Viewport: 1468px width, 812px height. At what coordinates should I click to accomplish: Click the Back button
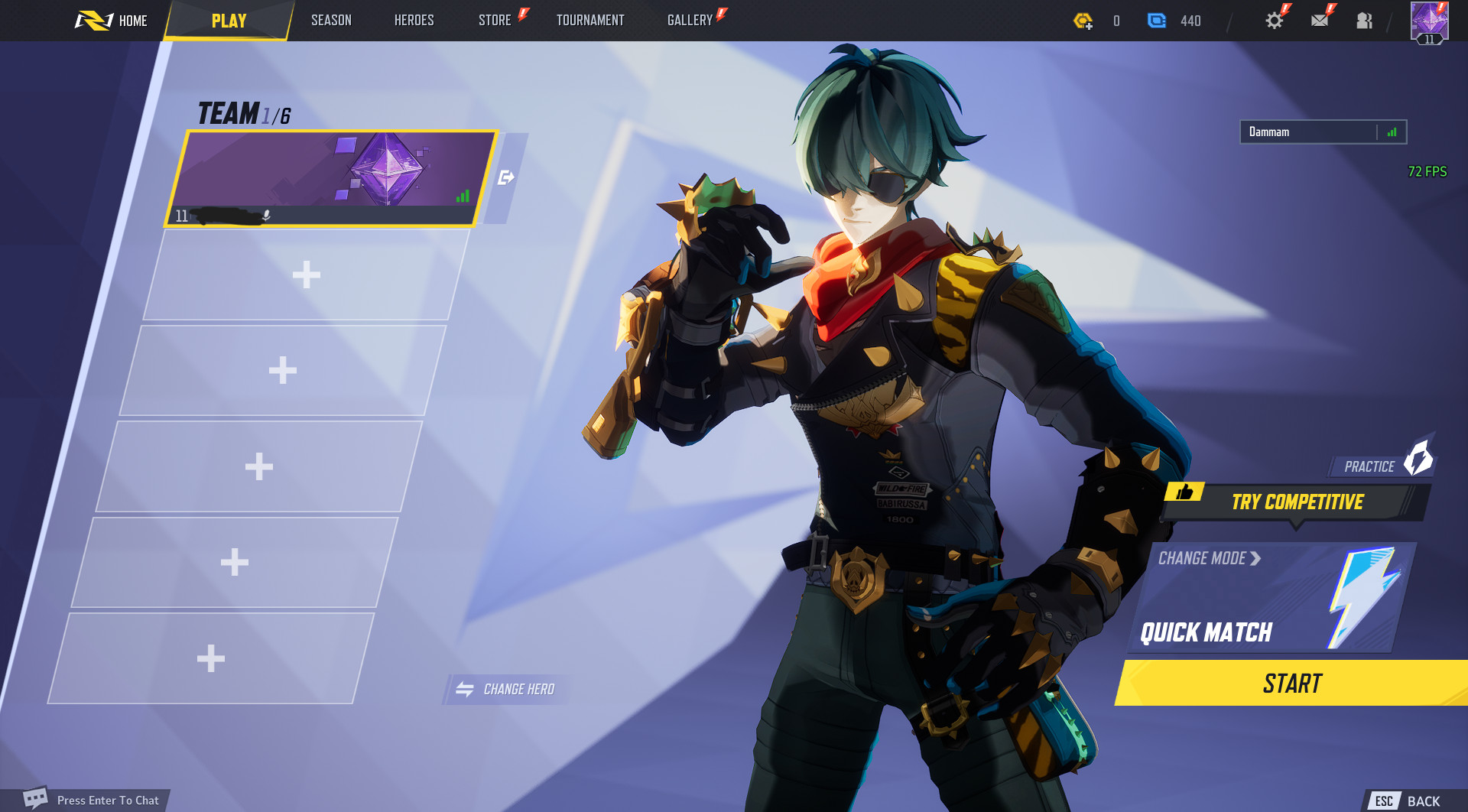(x=1407, y=801)
